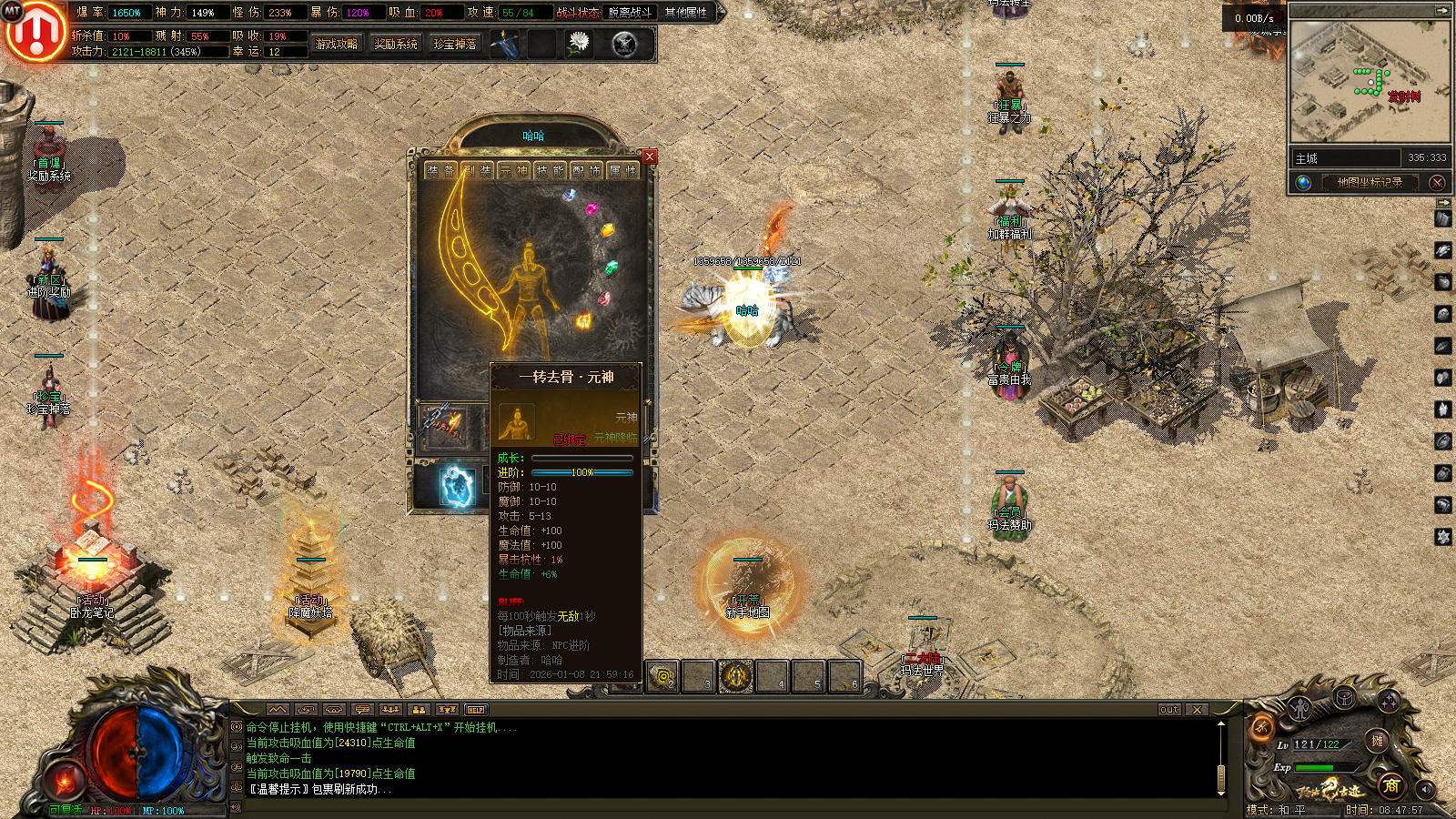
Task: Show 其他属性 other attributes
Action: click(686, 13)
